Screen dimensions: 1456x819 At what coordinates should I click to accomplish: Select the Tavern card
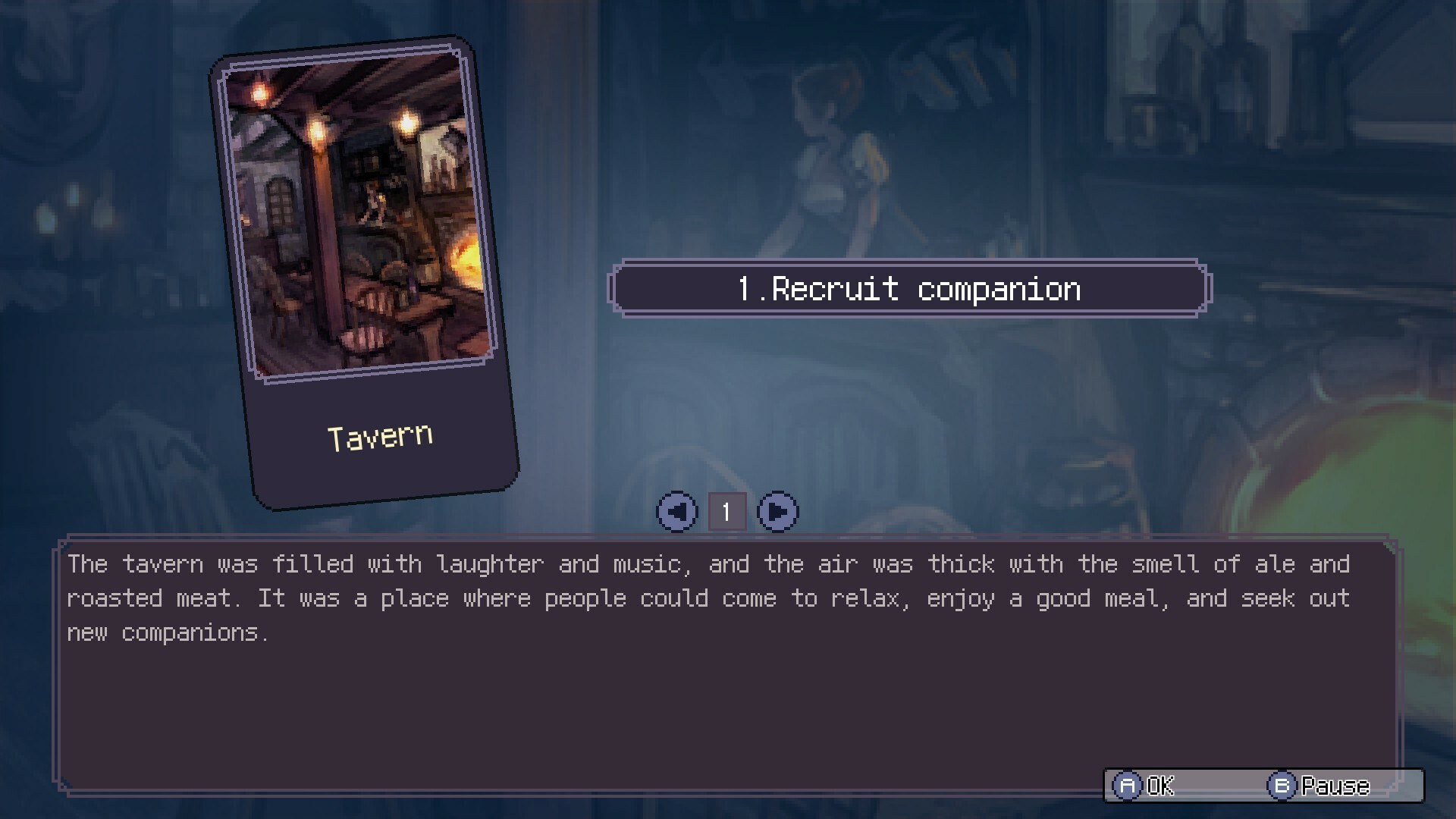(364, 273)
